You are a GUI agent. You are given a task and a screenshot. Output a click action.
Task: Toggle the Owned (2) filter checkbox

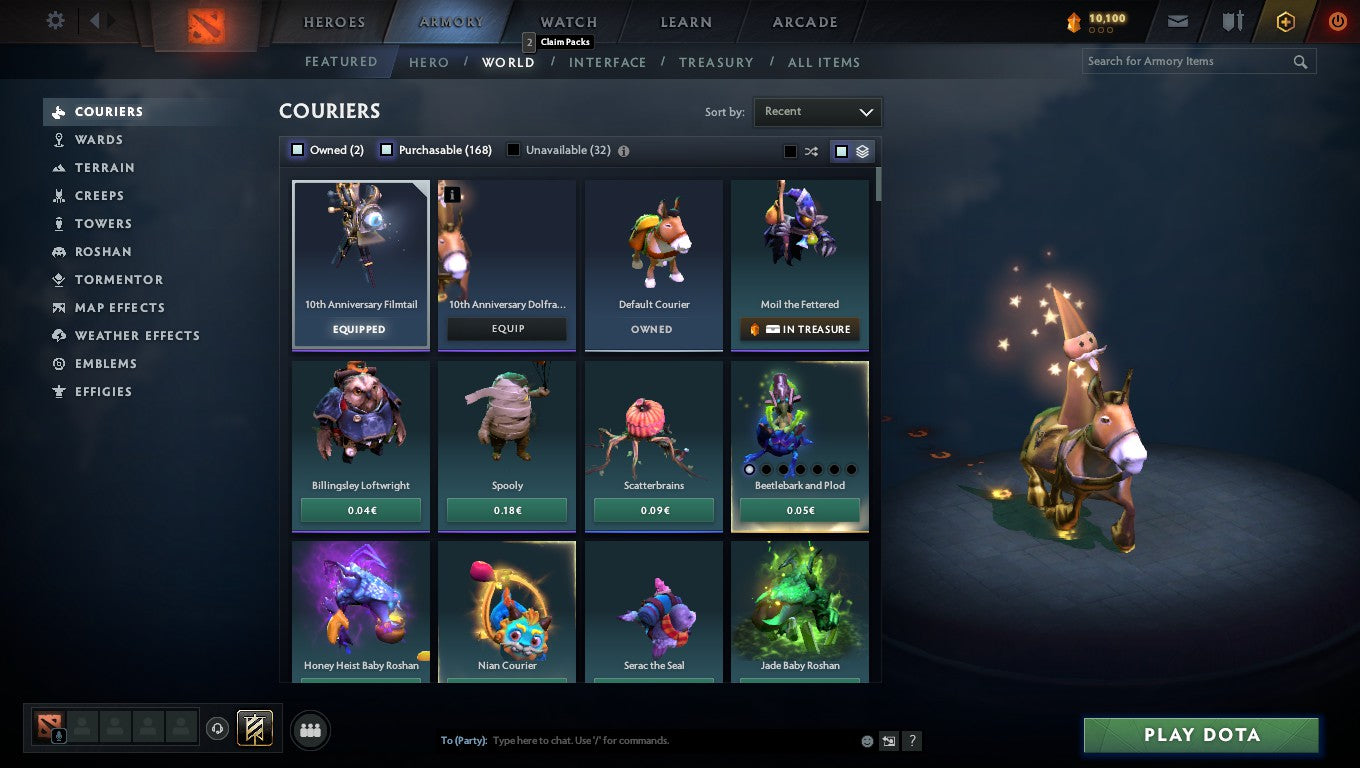[x=297, y=149]
